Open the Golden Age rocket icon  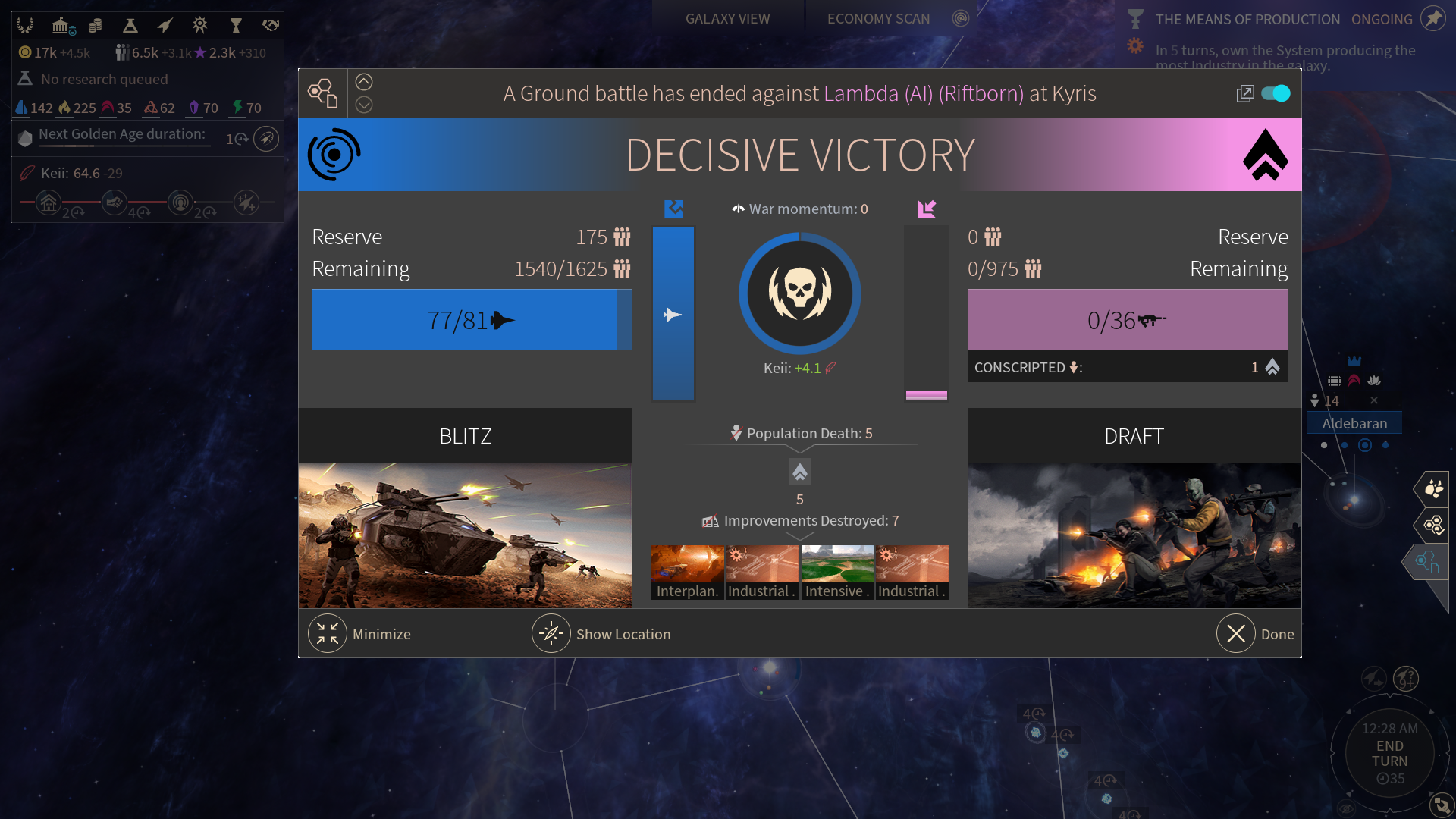coord(266,139)
